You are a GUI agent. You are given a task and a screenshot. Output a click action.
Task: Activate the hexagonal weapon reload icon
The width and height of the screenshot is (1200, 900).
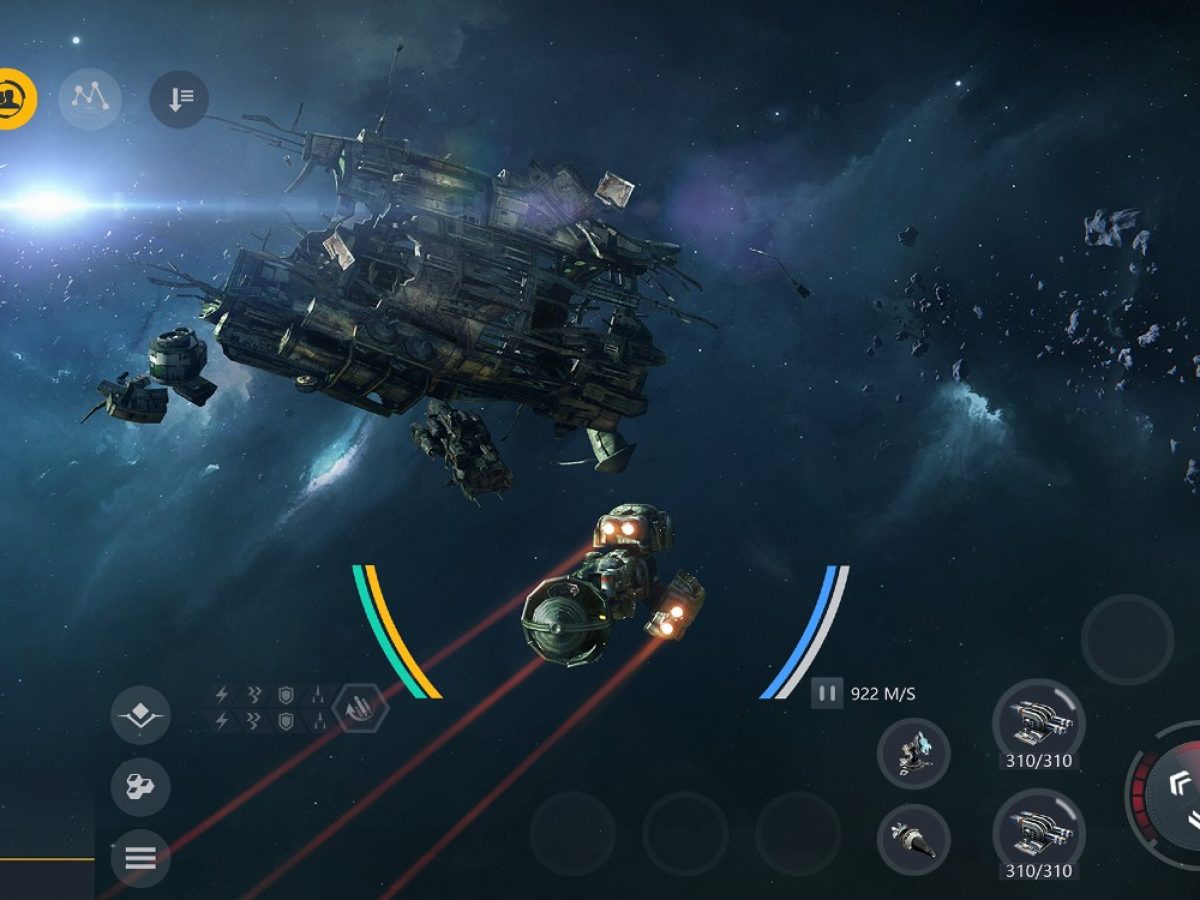coord(359,708)
